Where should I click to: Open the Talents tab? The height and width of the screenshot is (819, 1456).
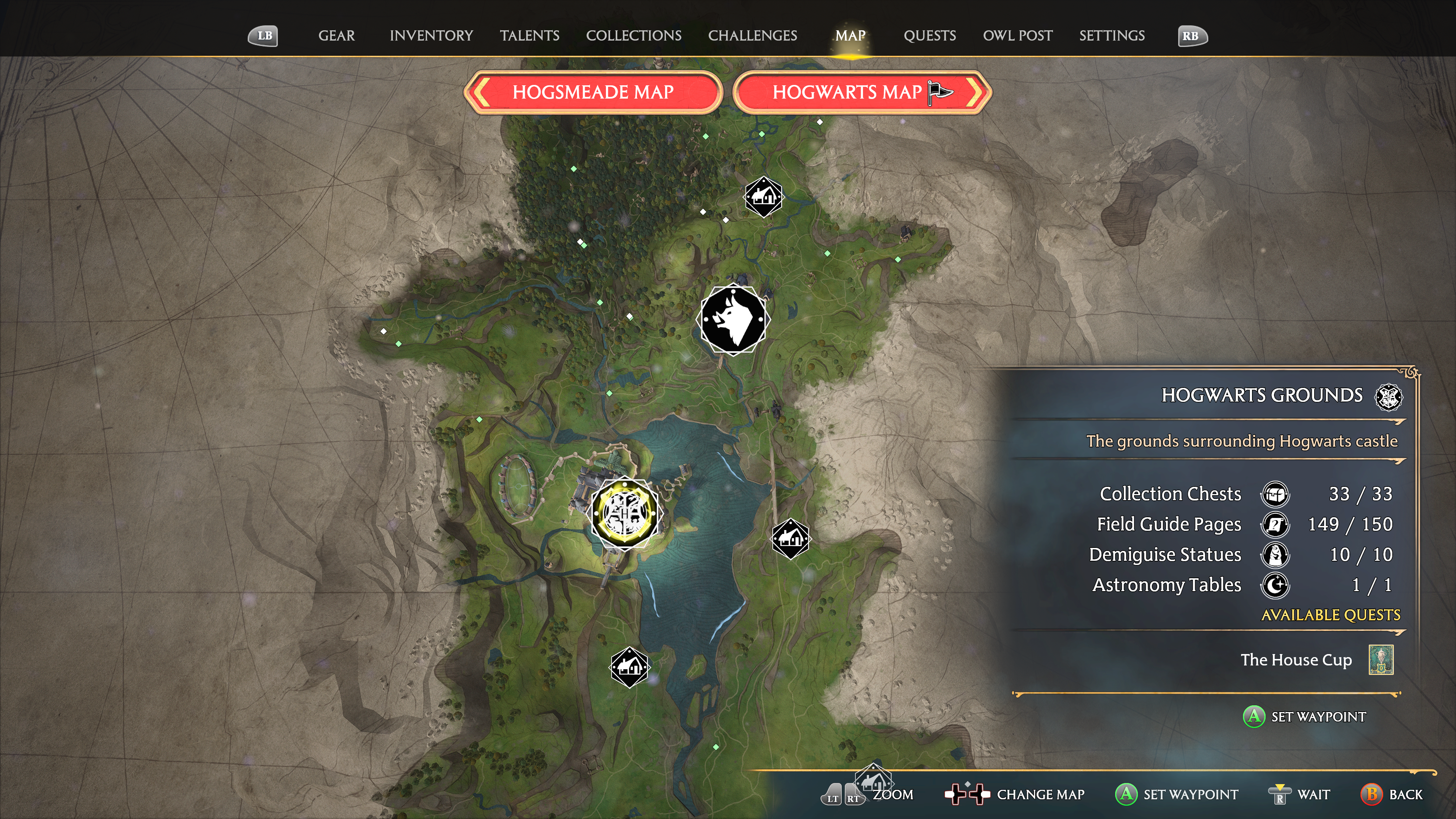[529, 36]
